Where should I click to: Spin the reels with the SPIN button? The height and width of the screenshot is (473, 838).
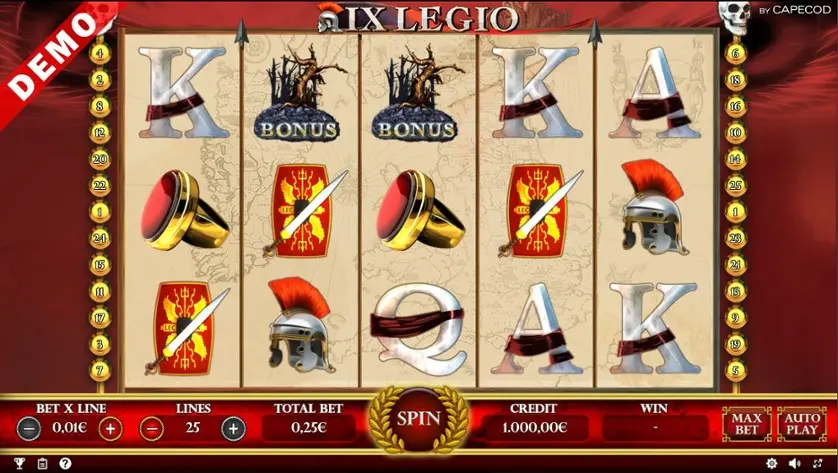coord(418,418)
